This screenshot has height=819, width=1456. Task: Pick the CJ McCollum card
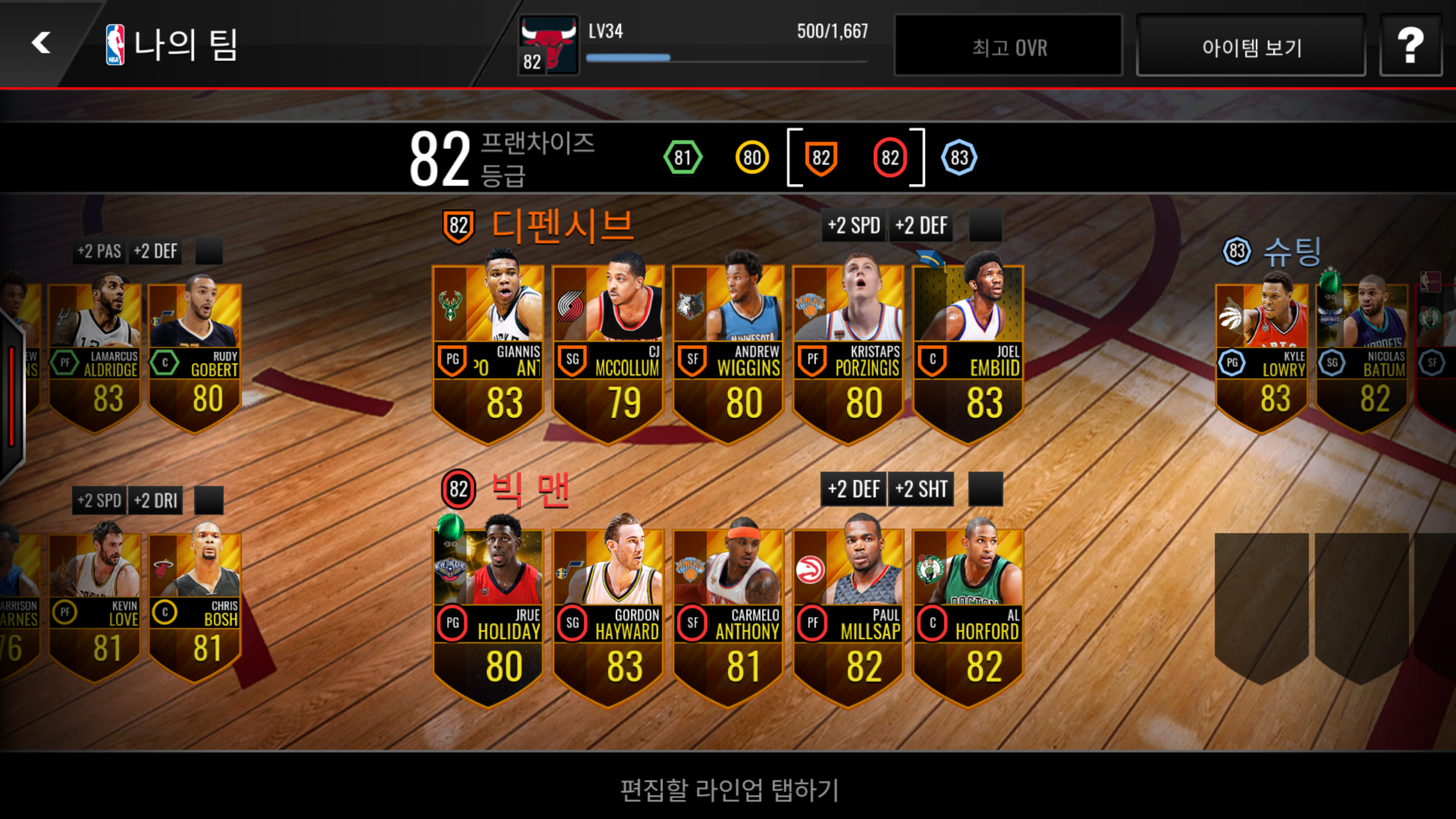608,353
